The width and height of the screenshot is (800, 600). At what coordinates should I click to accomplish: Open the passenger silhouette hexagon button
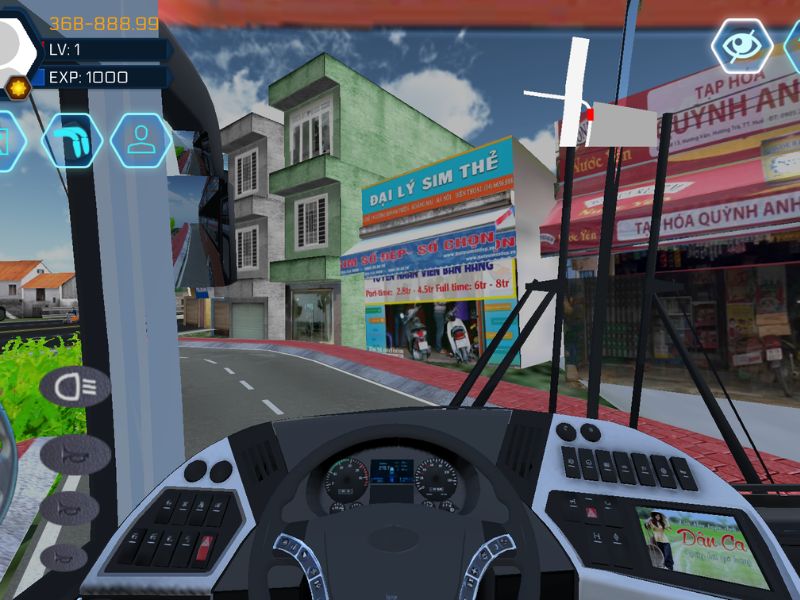coord(140,140)
